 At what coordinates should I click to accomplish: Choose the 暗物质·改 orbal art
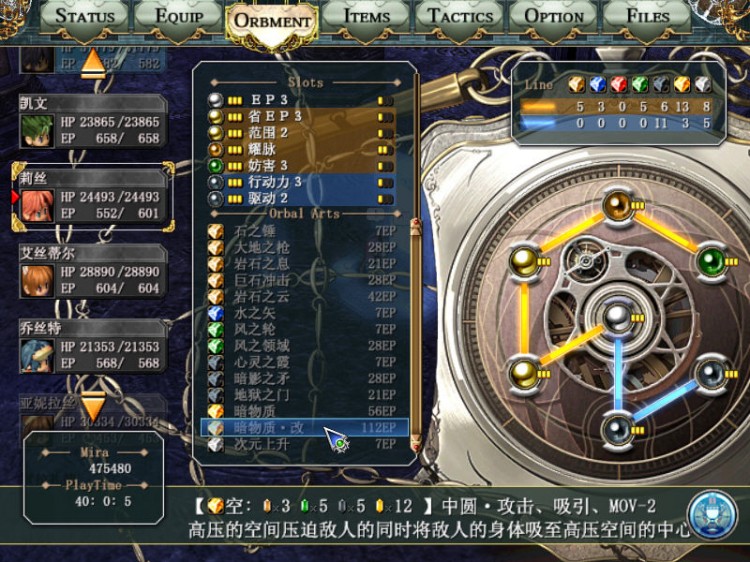click(x=300, y=427)
